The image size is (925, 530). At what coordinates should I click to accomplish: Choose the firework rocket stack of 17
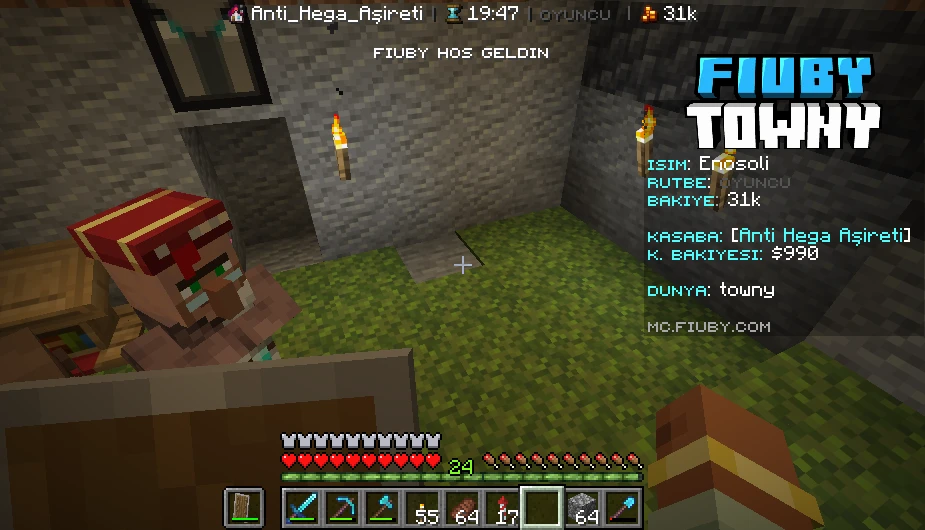point(502,508)
